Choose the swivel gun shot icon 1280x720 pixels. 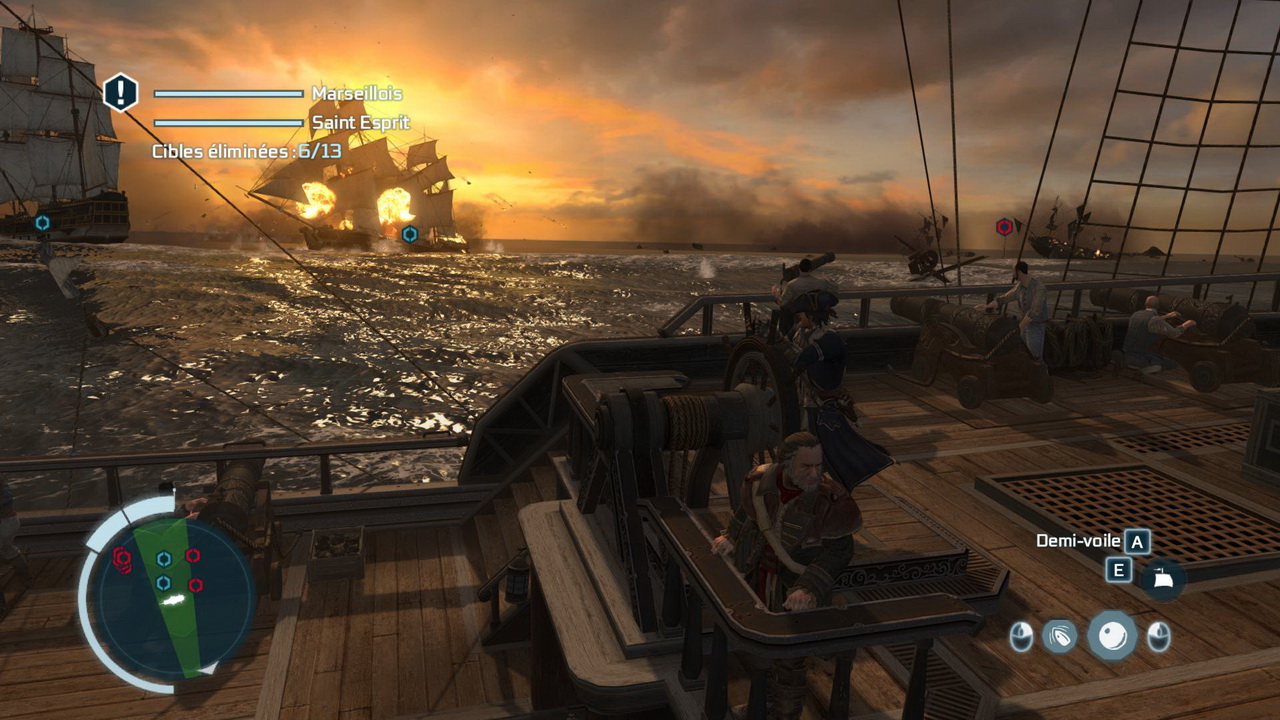[1060, 635]
